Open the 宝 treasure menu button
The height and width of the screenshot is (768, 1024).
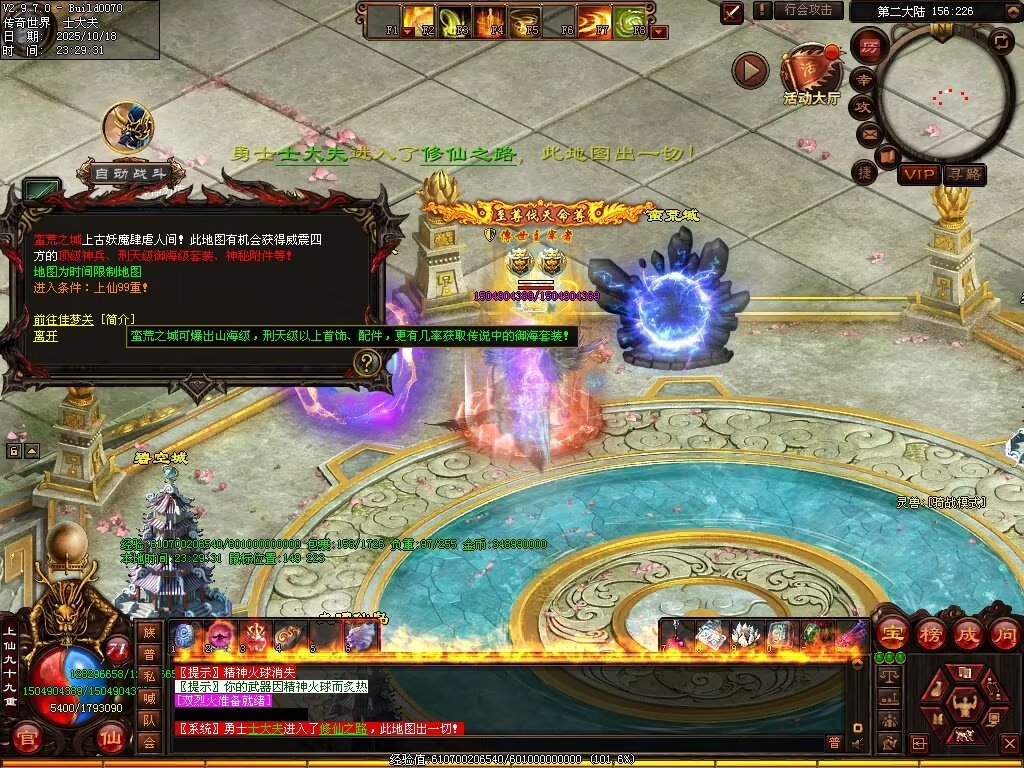tap(892, 632)
